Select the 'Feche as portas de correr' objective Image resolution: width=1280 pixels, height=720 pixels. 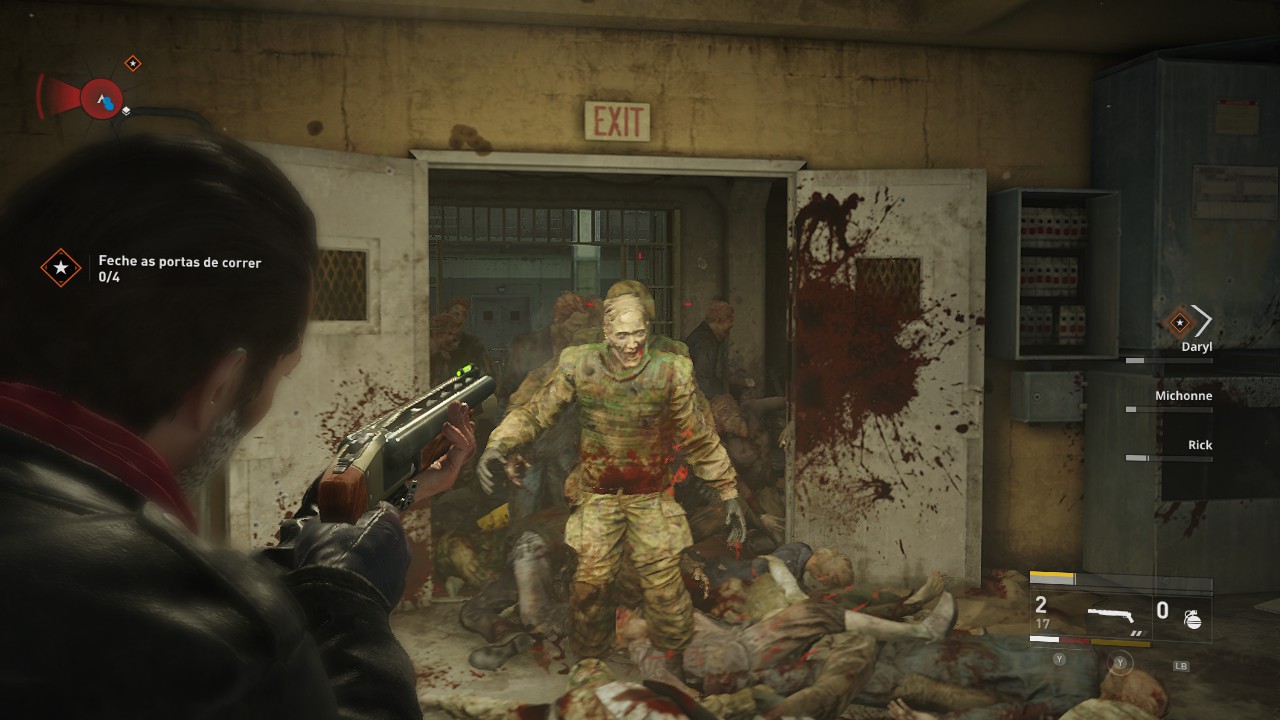click(x=179, y=262)
